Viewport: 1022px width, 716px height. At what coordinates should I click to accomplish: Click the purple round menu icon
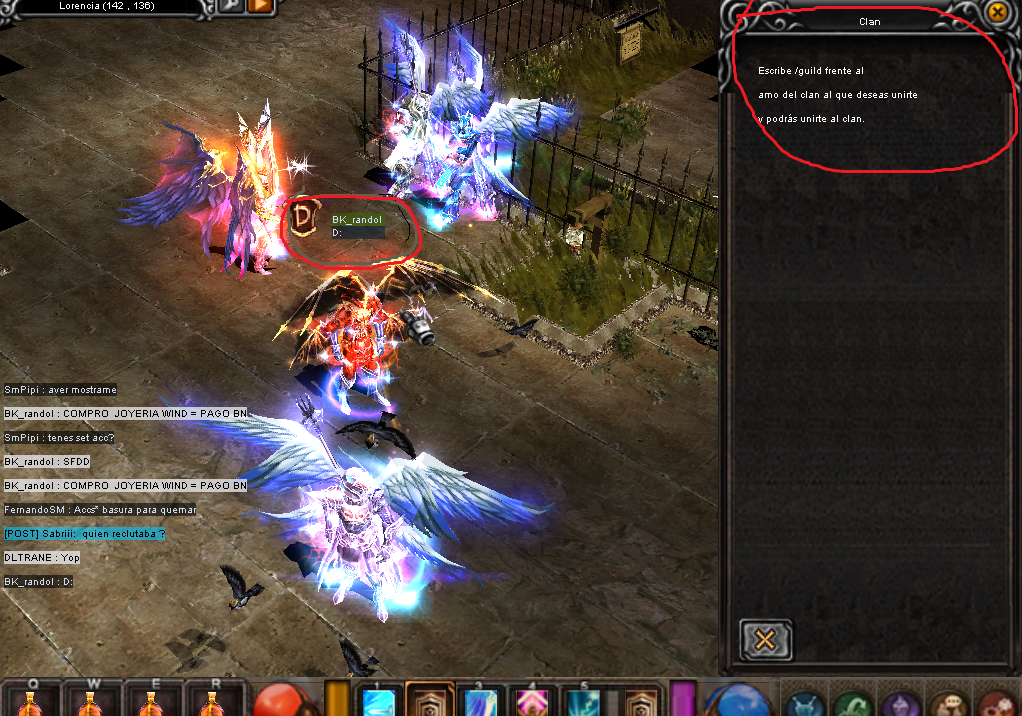tap(902, 703)
